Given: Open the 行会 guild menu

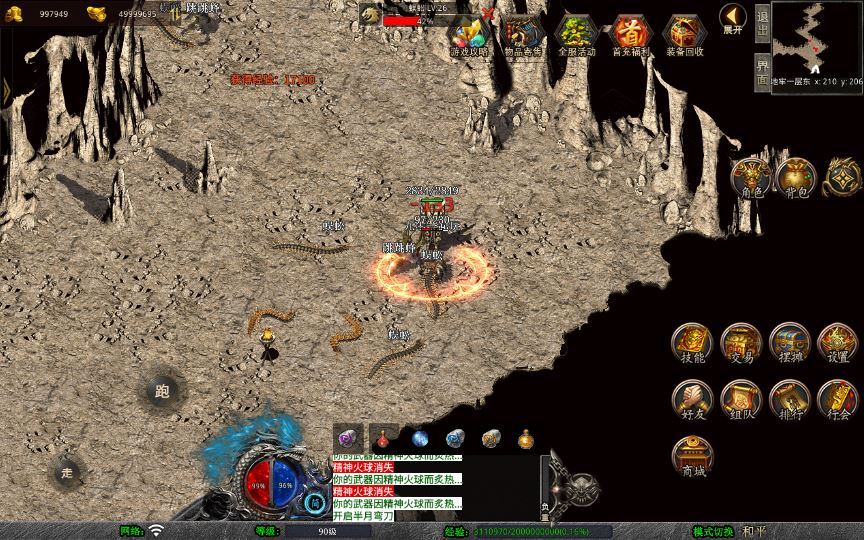Looking at the screenshot, I should click(837, 400).
